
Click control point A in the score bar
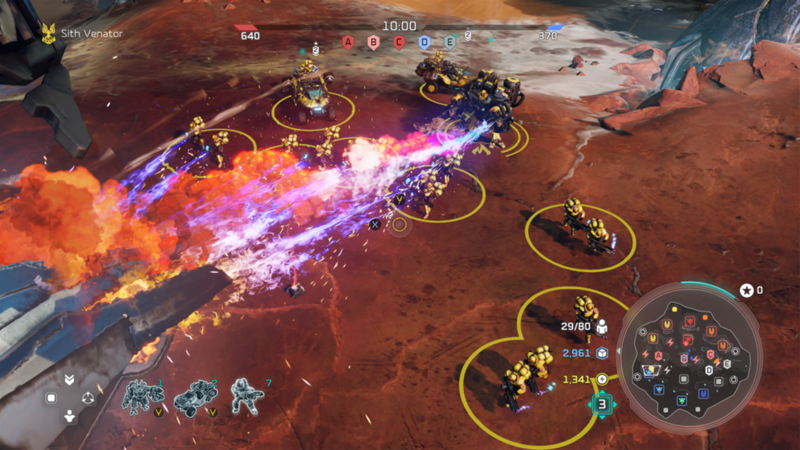[x=348, y=42]
